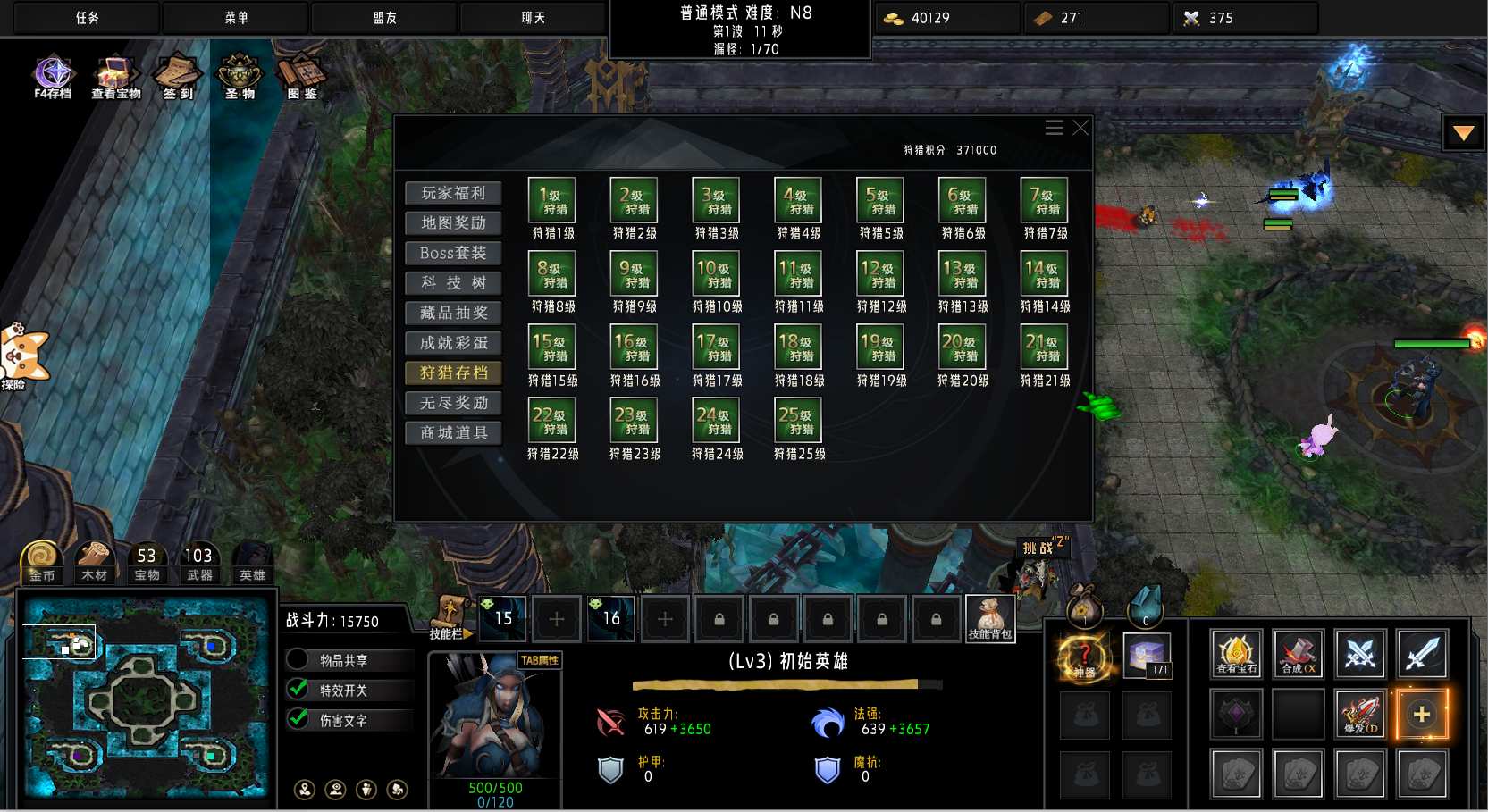Open the 技能背包 skill bag
The height and width of the screenshot is (812, 1488).
[x=989, y=618]
